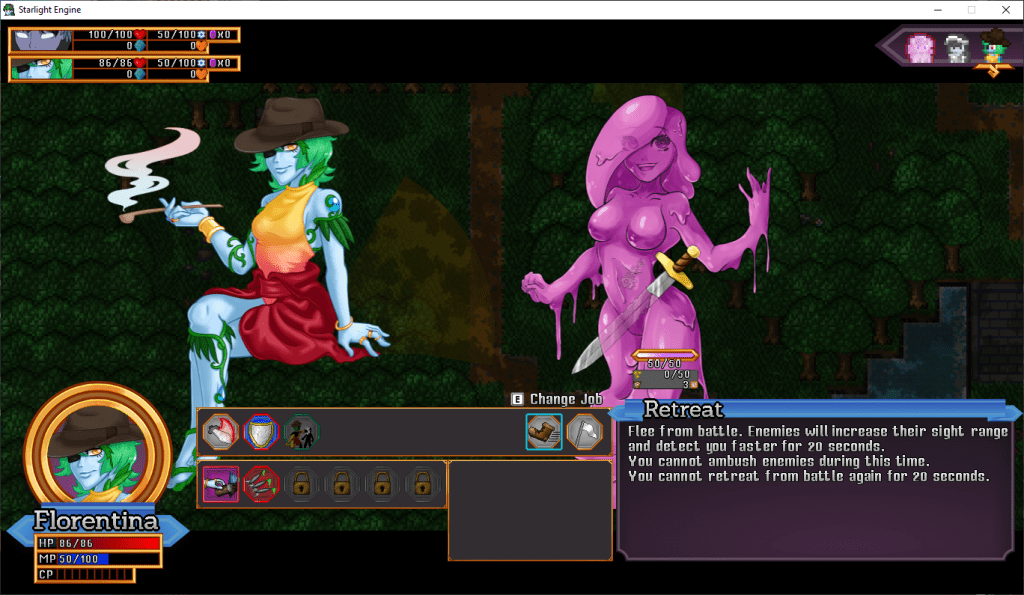This screenshot has height=595, width=1024.
Task: Click the pink slime turn order portrait
Action: click(919, 47)
